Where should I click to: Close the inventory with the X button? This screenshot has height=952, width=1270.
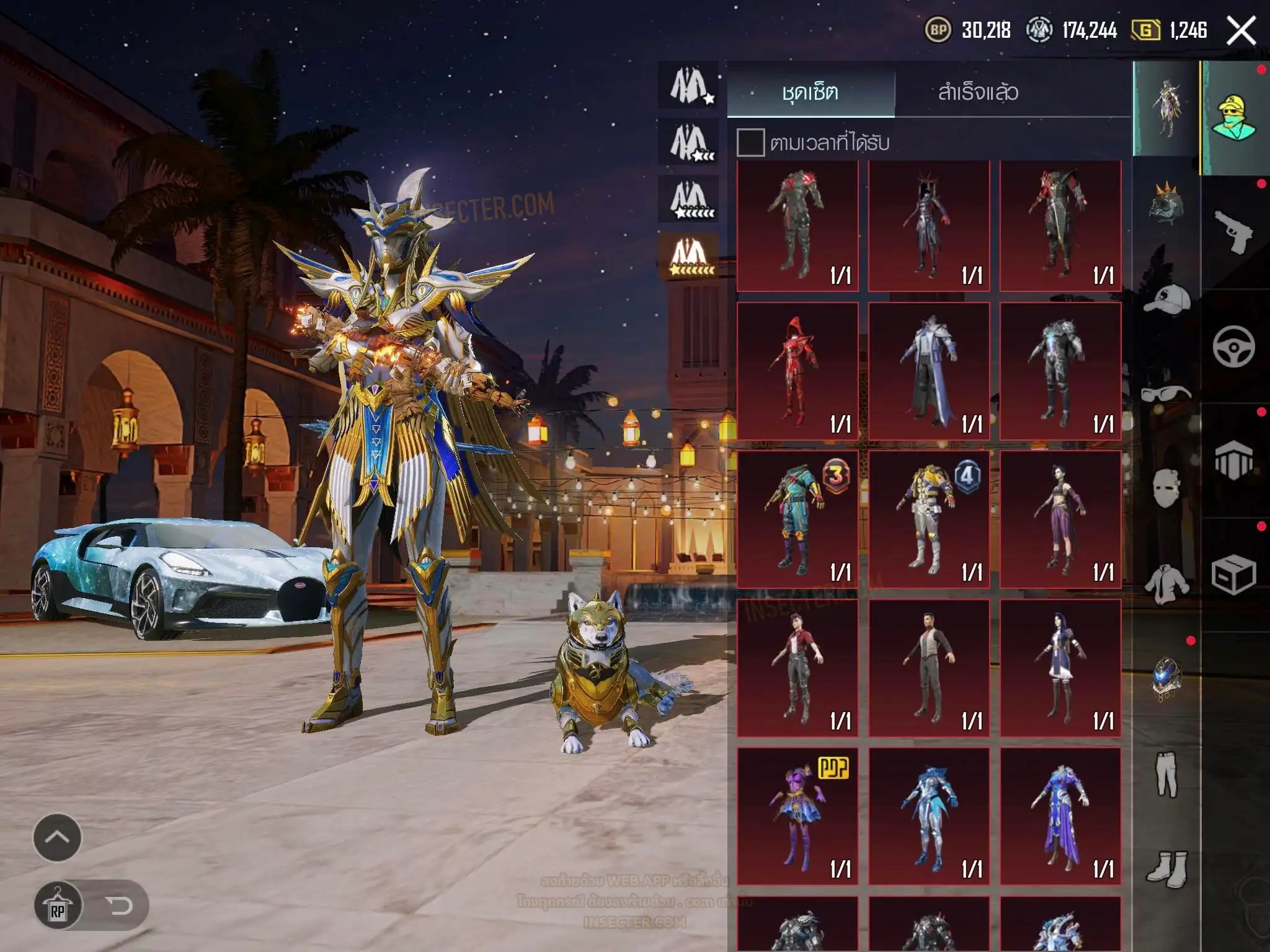coord(1241,31)
